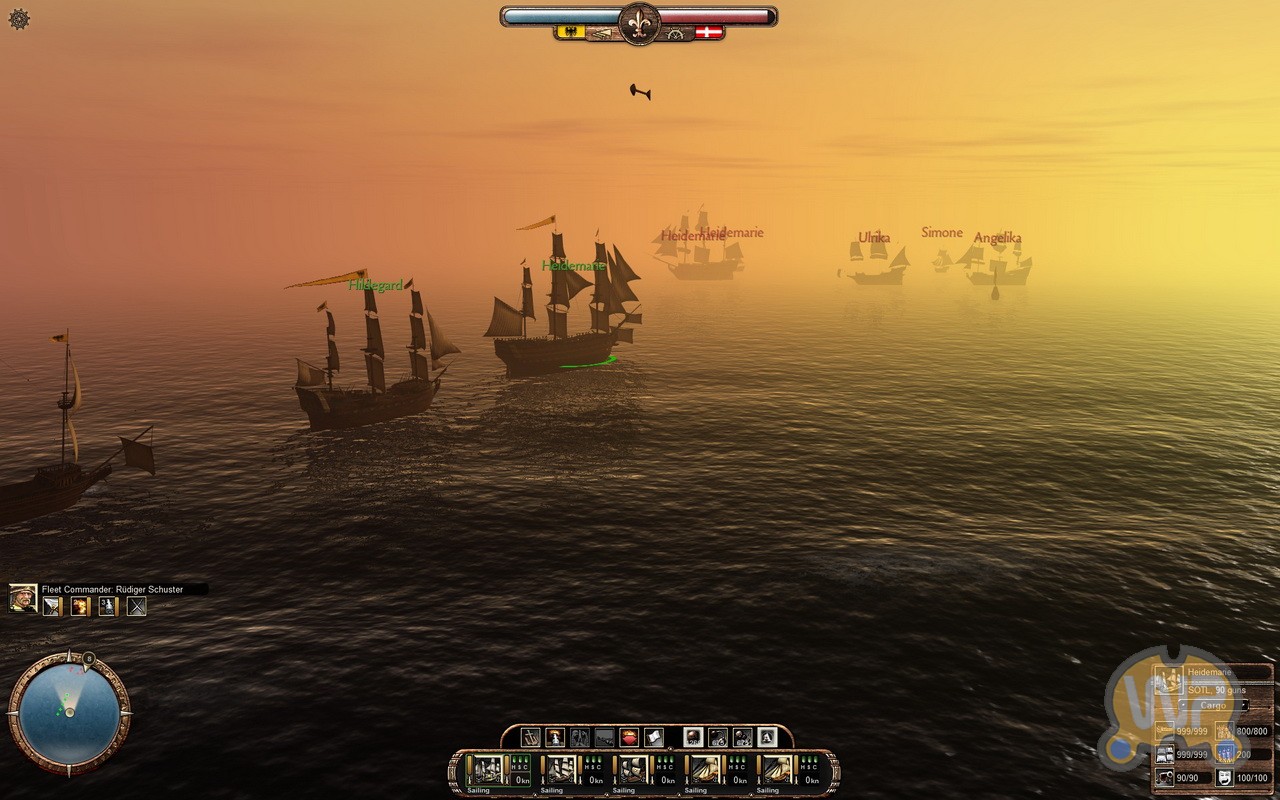Click the fleur-de-lis emblem on the top bar

pyautogui.click(x=639, y=22)
